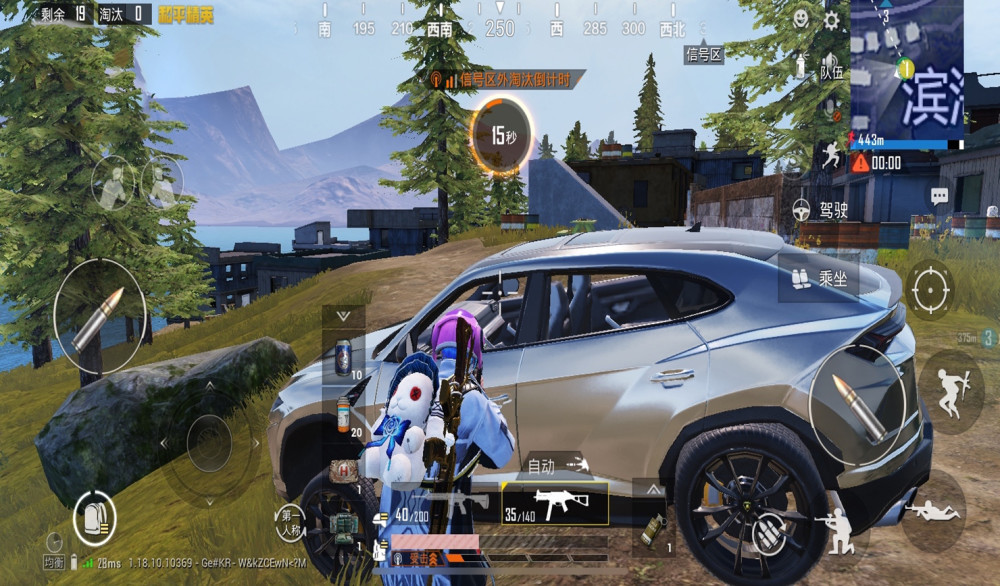Toggle the 第一人称 first-person view
The image size is (1000, 586).
pyautogui.click(x=290, y=521)
